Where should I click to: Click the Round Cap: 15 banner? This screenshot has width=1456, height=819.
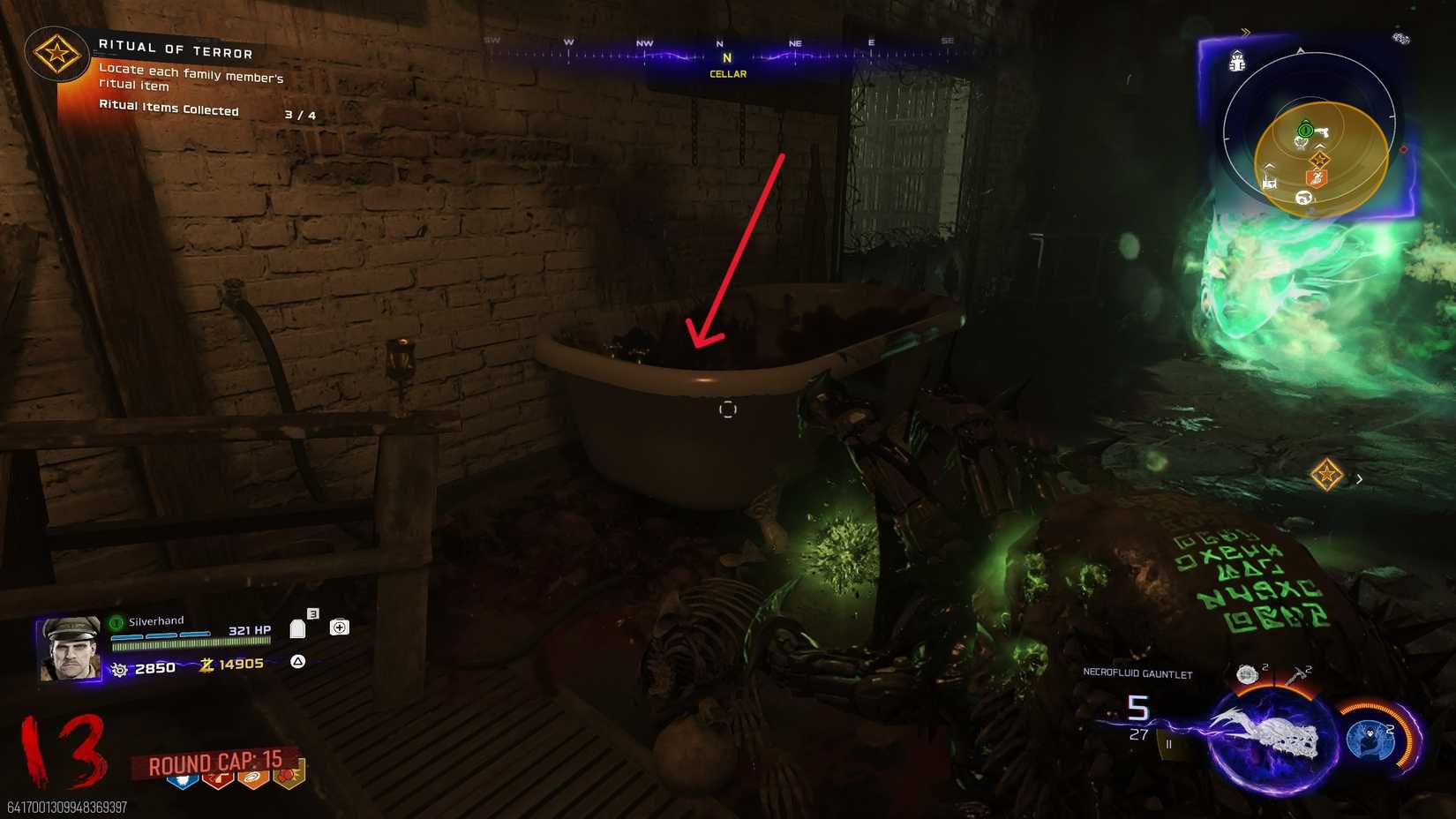[216, 761]
